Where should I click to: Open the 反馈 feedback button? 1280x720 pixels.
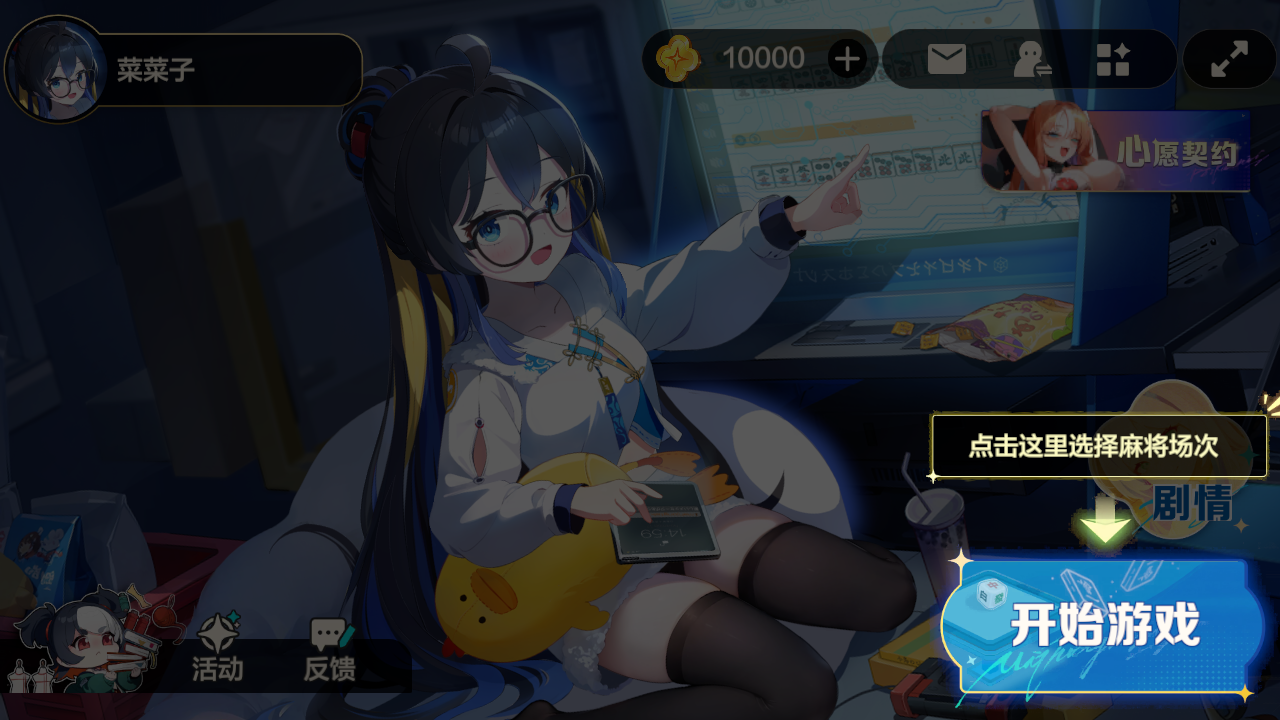coord(329,650)
